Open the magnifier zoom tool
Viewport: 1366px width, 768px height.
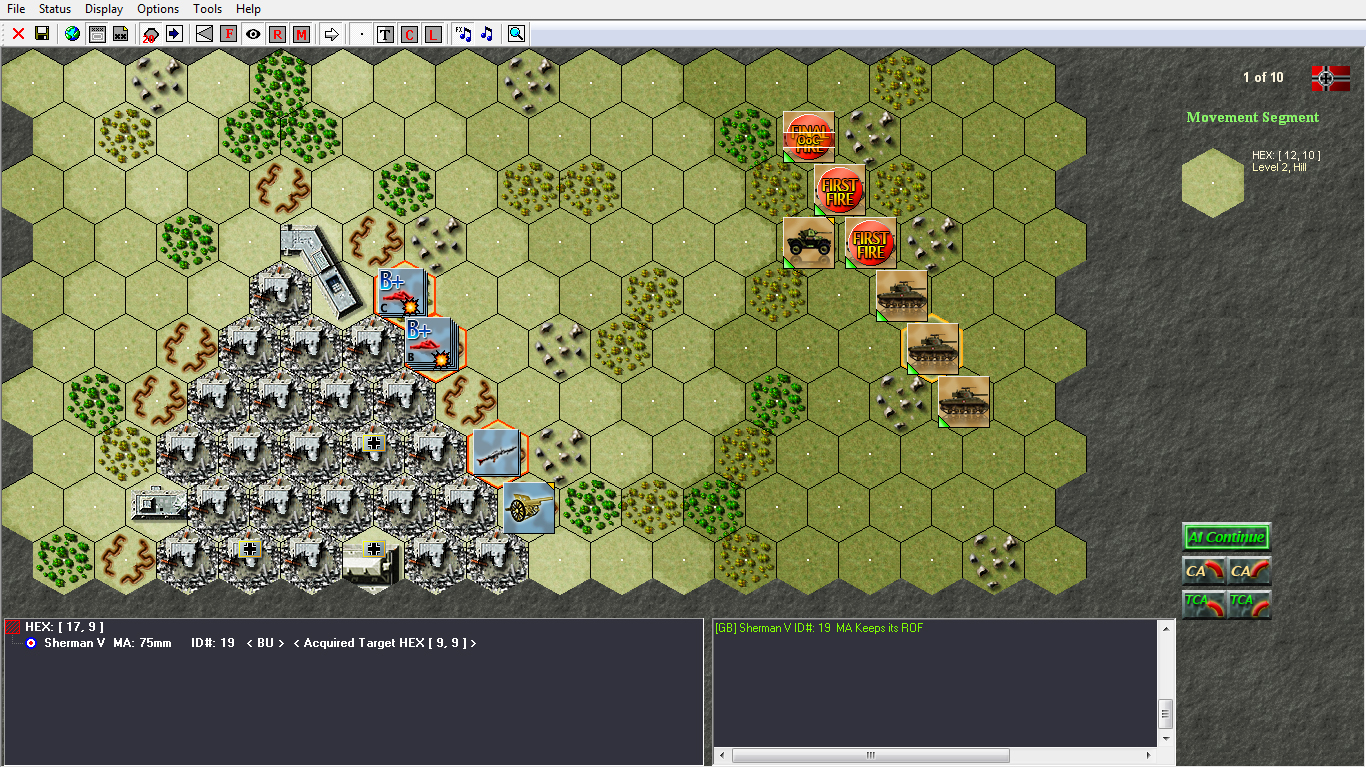[x=516, y=33]
